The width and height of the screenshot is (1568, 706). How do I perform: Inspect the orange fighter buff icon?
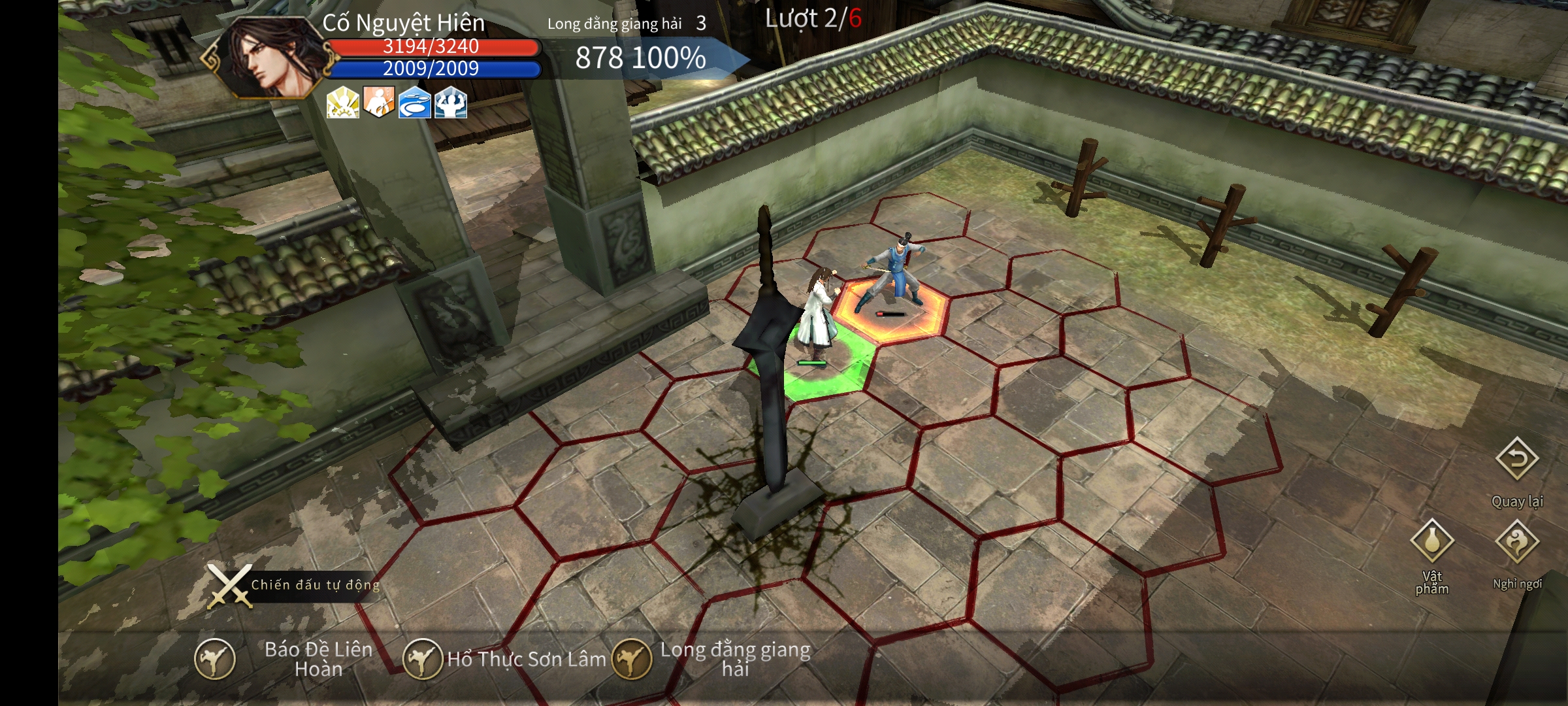[x=379, y=103]
